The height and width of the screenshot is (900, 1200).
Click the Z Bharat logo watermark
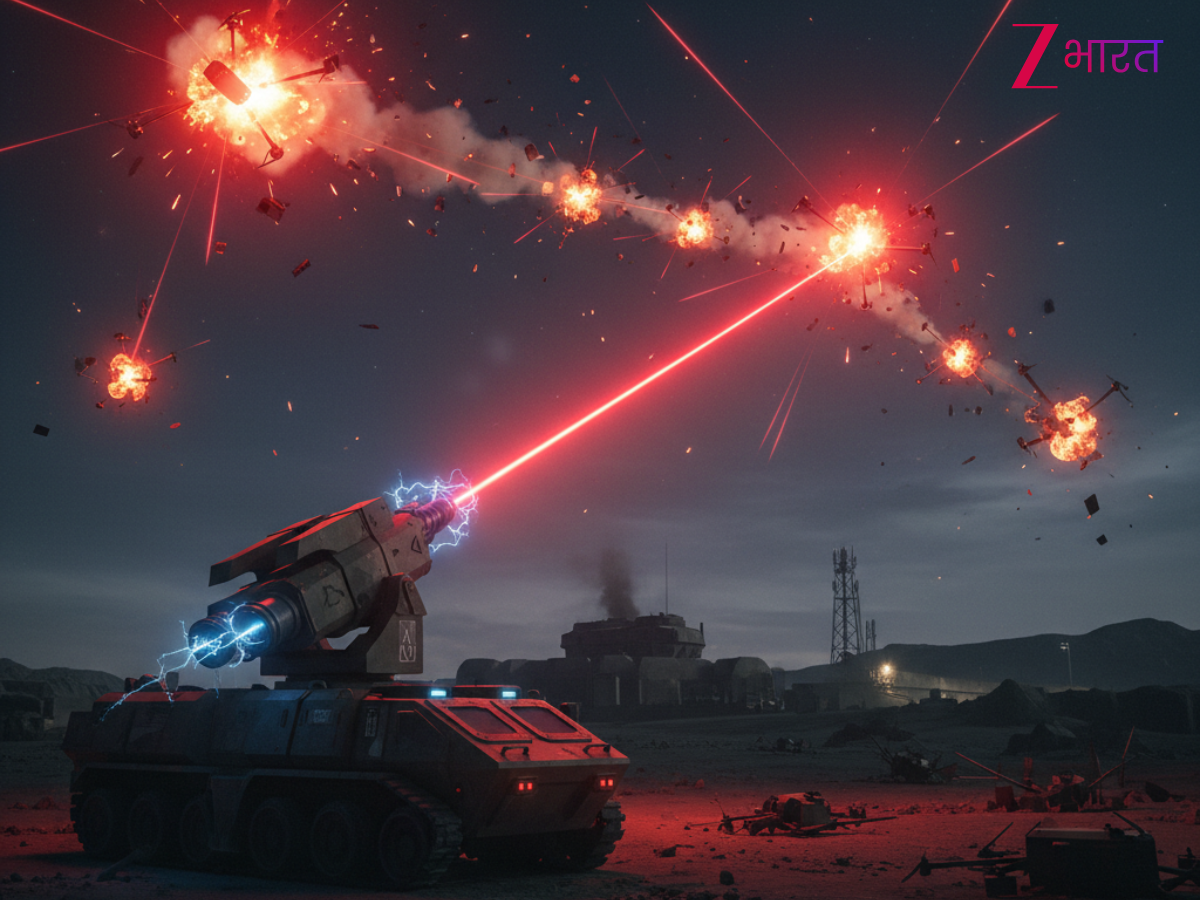pos(1086,55)
